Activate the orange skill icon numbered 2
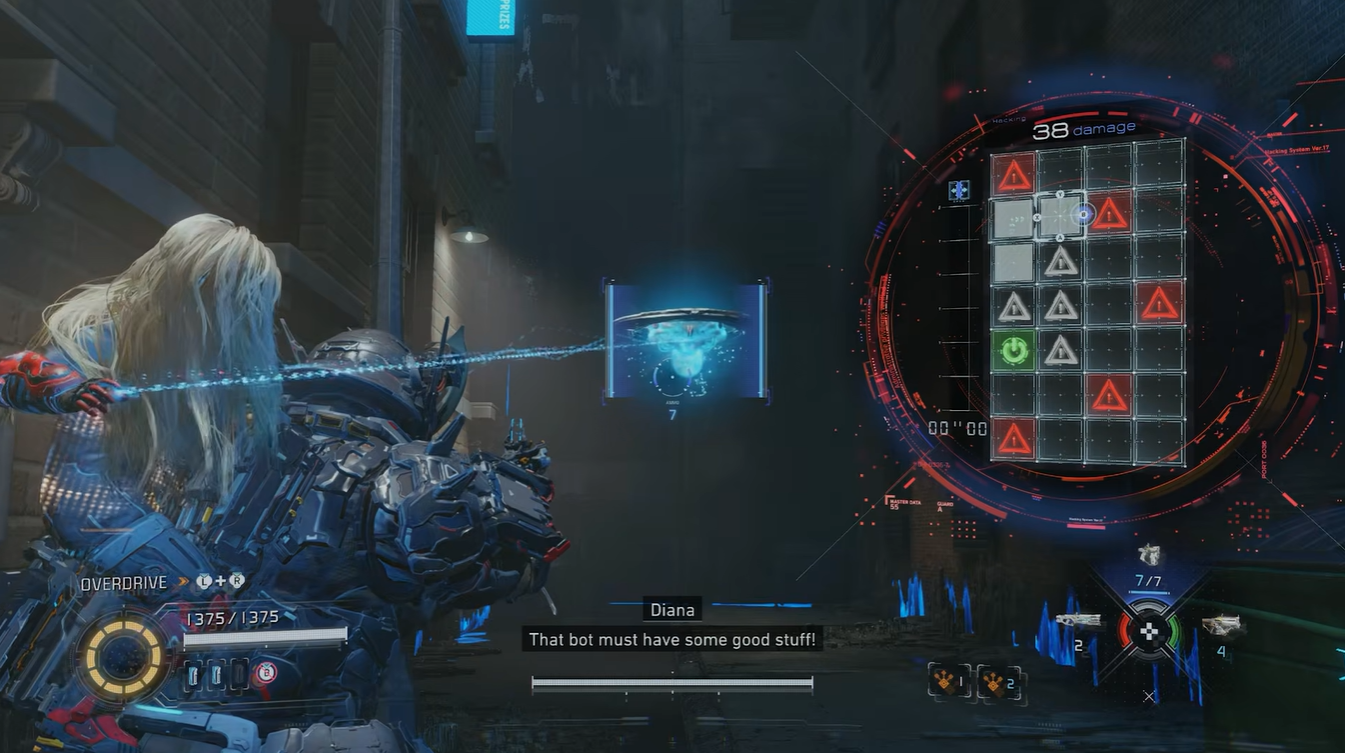This screenshot has height=753, width=1345. [x=997, y=681]
